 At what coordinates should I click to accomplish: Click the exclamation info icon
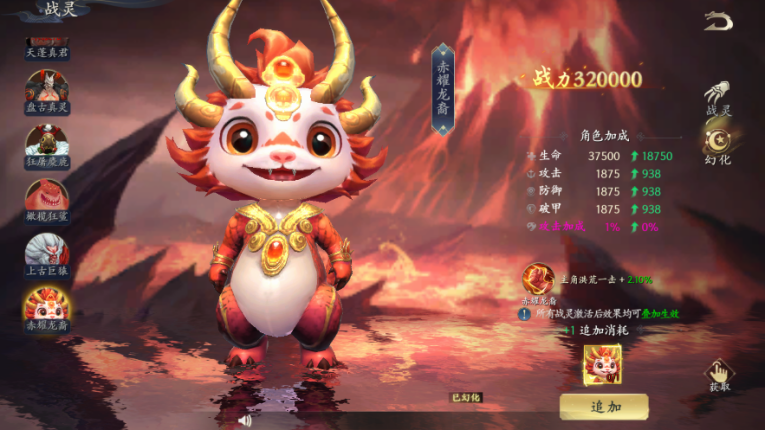[523, 313]
